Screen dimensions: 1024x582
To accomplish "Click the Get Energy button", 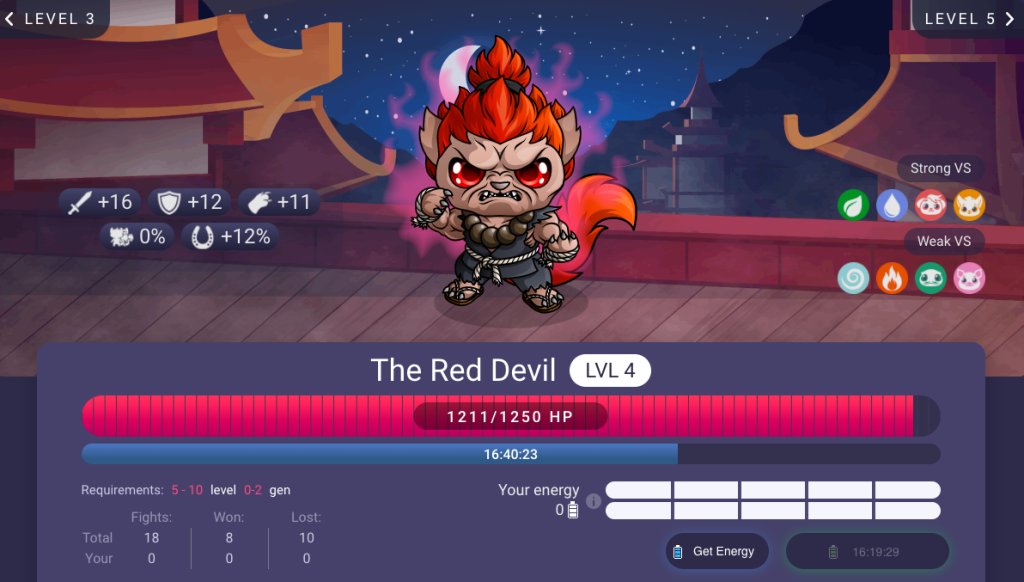I will point(717,551).
